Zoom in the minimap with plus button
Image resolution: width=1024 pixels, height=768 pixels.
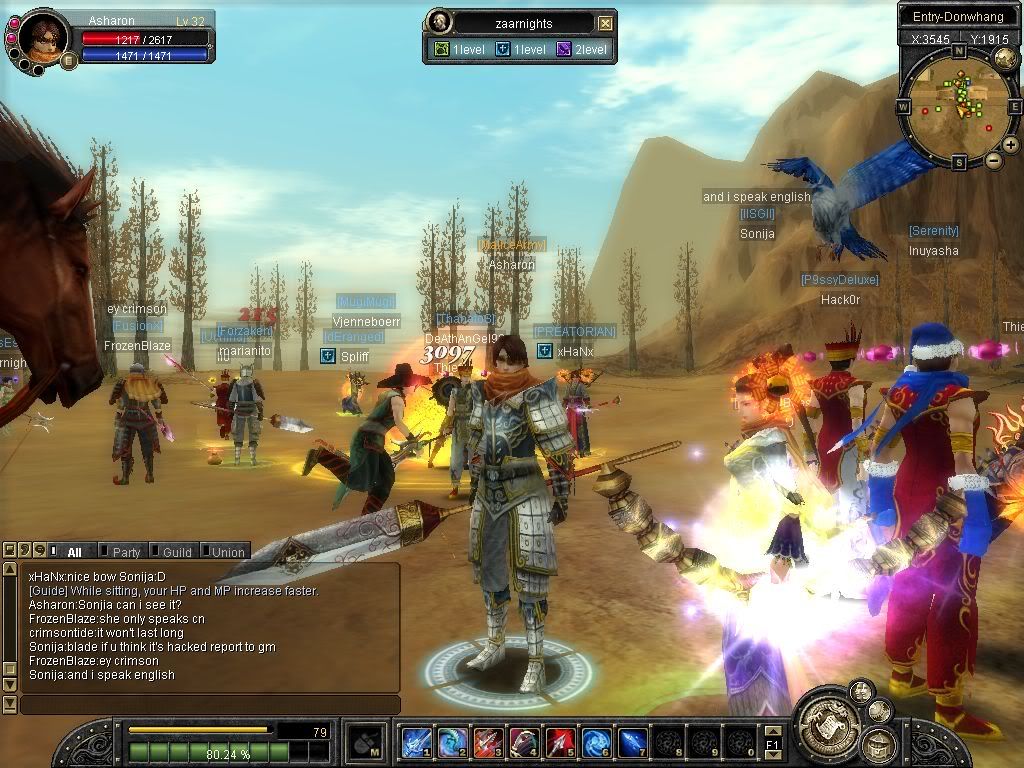[1011, 145]
